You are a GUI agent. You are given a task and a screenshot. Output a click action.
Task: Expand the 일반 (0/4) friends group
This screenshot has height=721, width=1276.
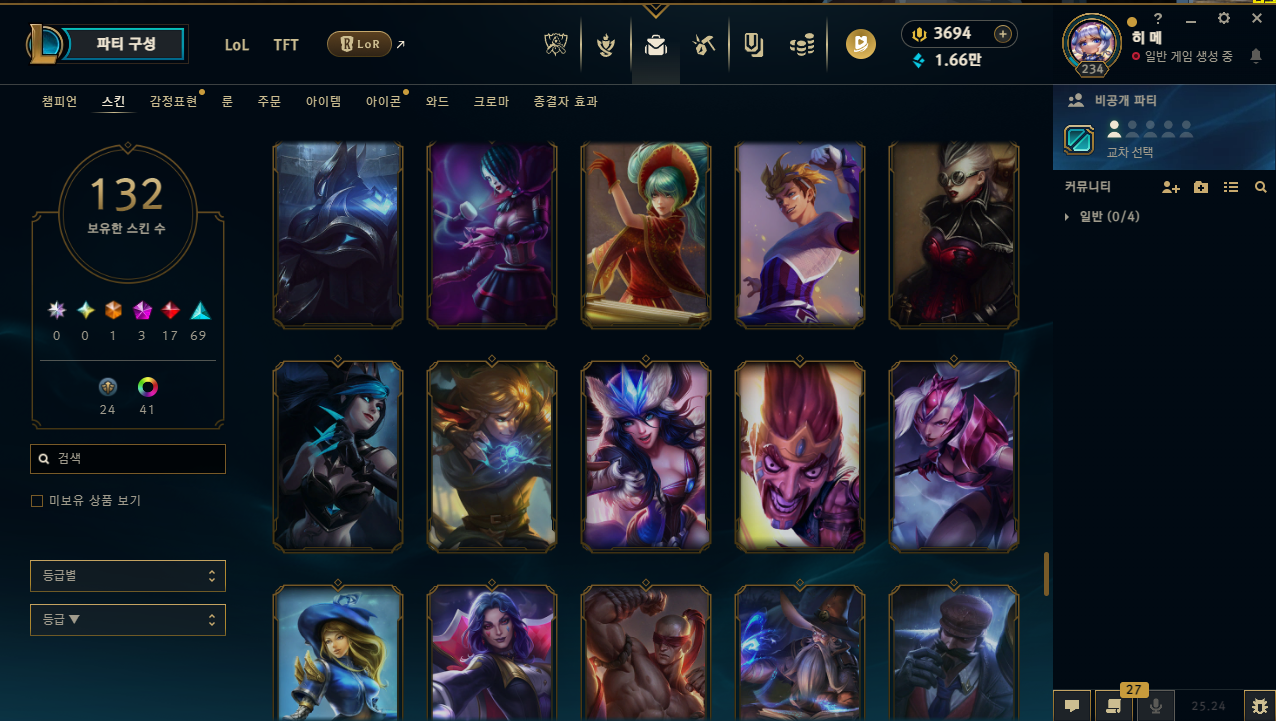1068,216
